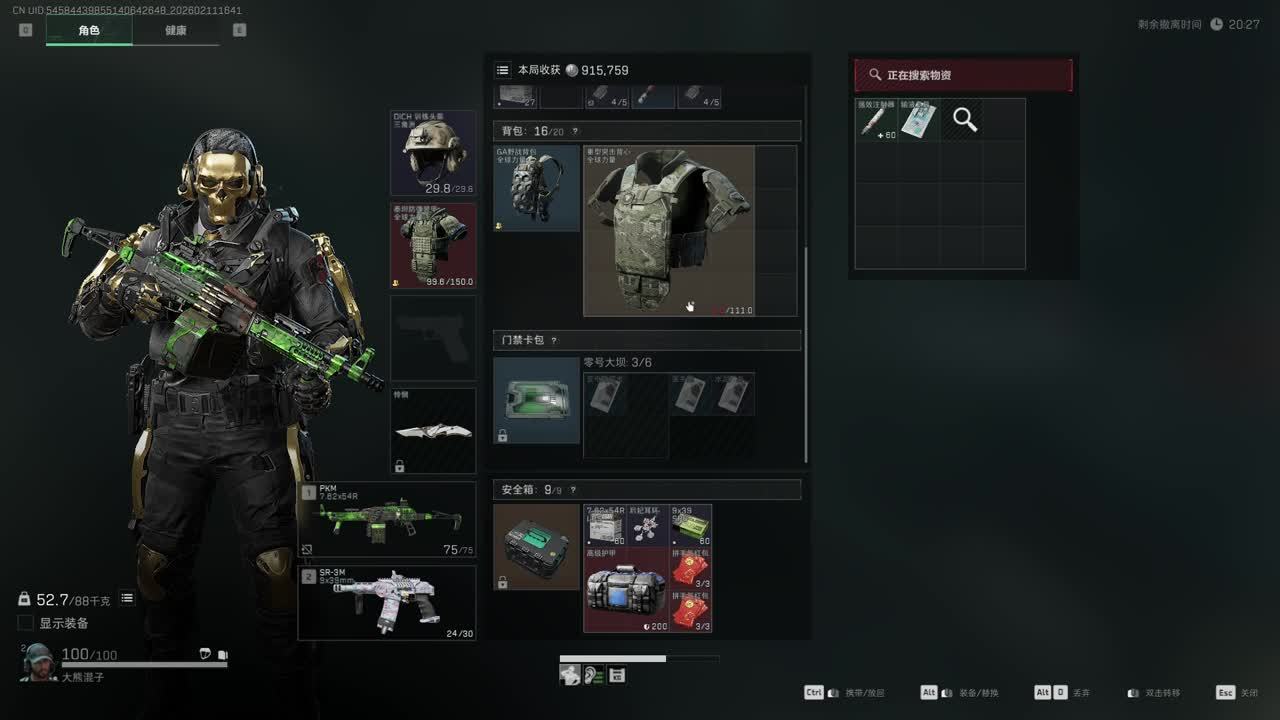The height and width of the screenshot is (720, 1280).
Task: Pick the injector item in loot grid
Action: (x=876, y=120)
